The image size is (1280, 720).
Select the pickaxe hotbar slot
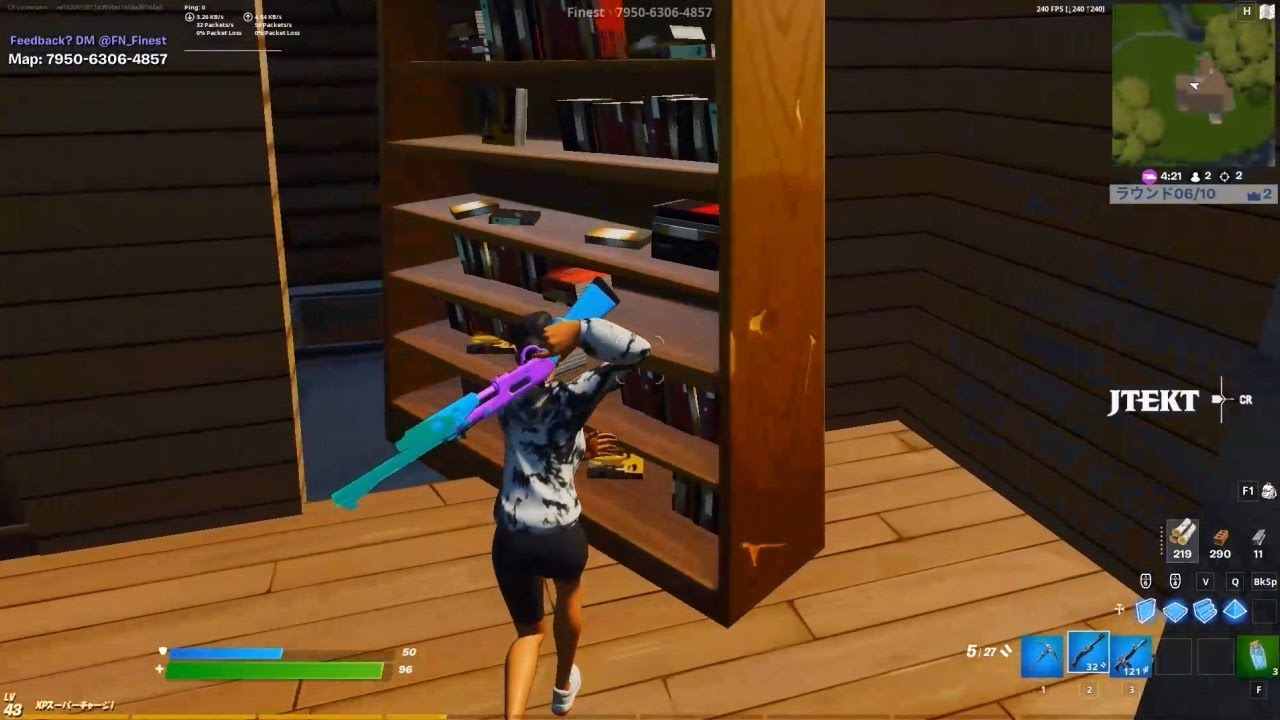pos(1042,657)
